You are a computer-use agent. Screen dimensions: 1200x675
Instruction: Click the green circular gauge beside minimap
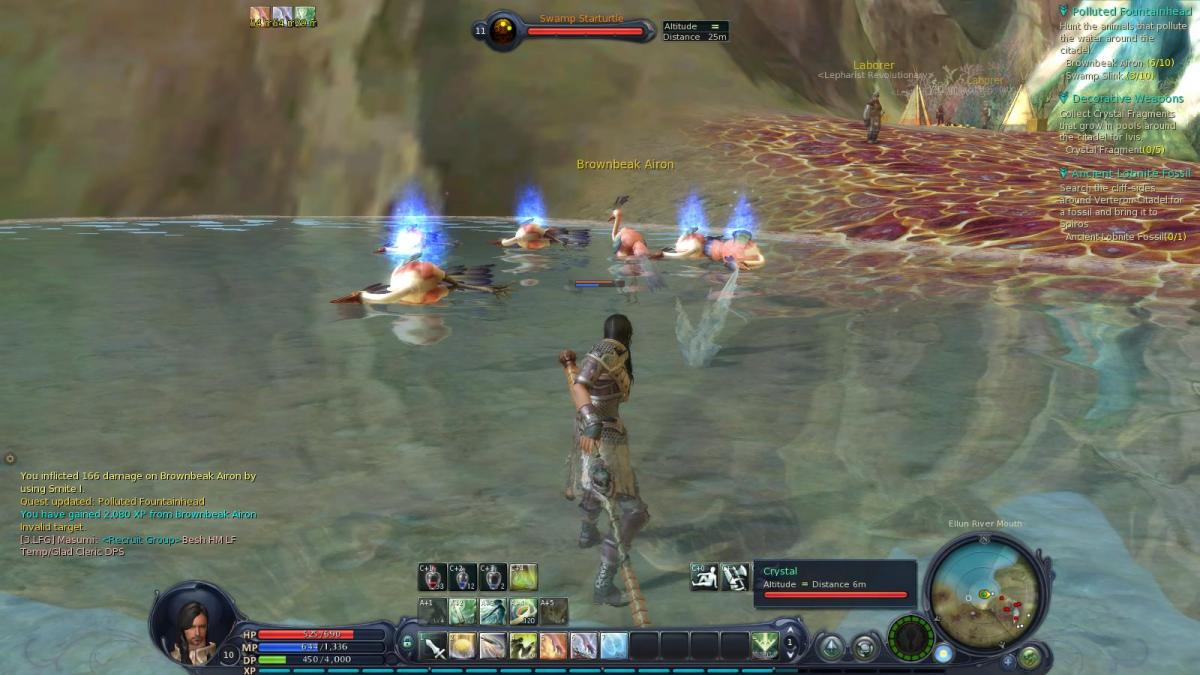(910, 637)
